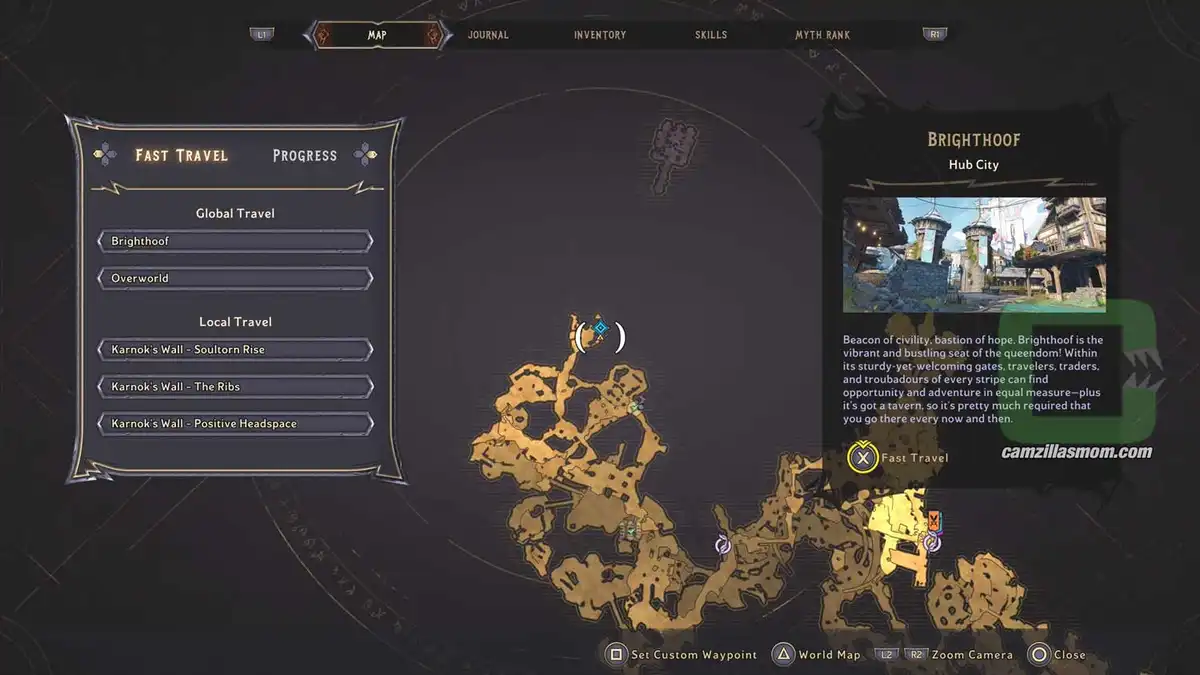
Task: Select the blue diamond marker on map
Action: tap(601, 327)
